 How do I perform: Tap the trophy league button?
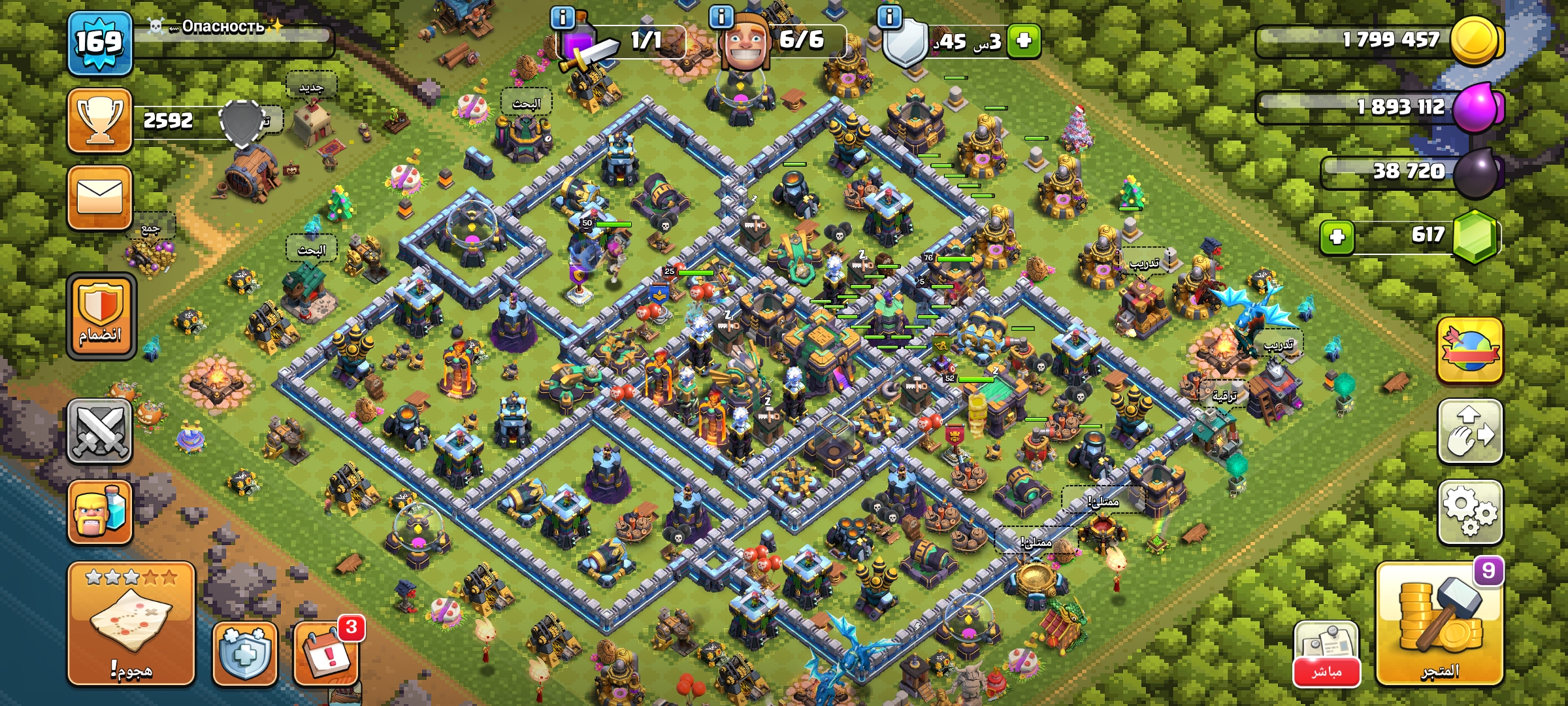[100, 121]
